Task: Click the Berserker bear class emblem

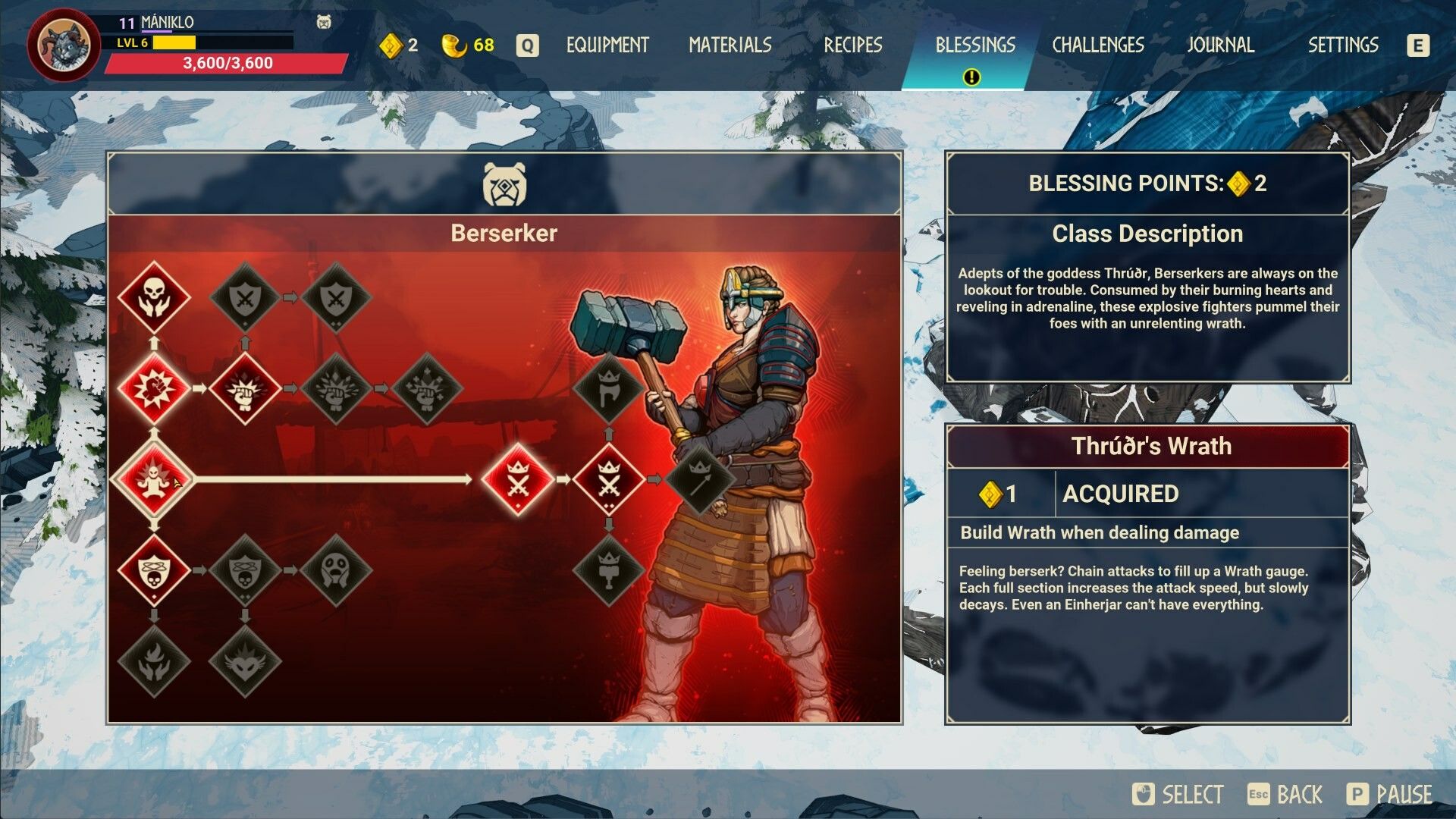Action: coord(504,184)
